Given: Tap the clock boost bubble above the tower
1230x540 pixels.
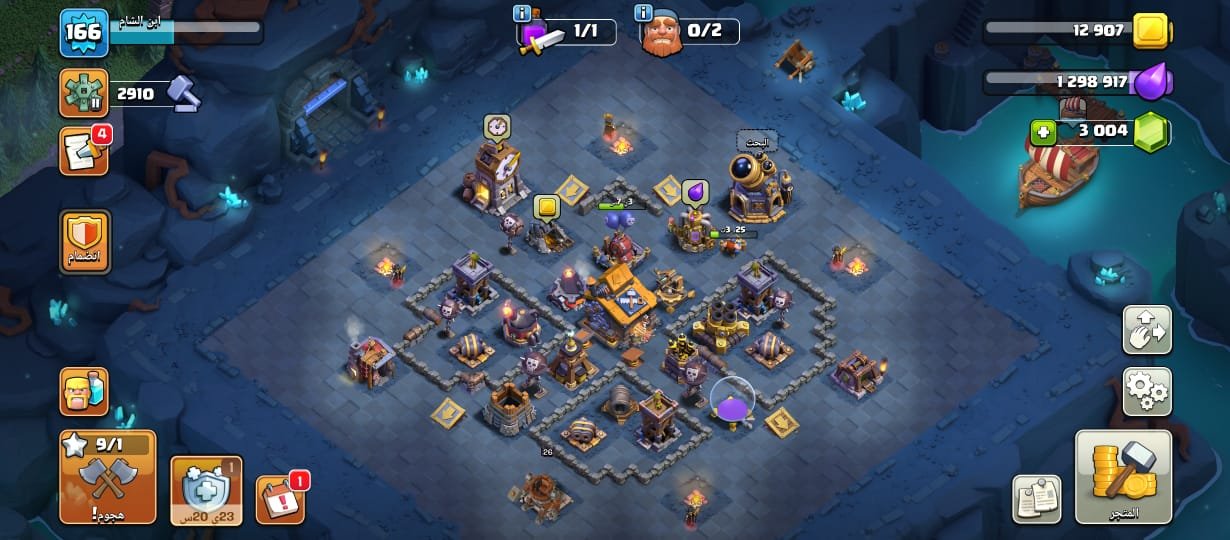Looking at the screenshot, I should pyautogui.click(x=497, y=127).
